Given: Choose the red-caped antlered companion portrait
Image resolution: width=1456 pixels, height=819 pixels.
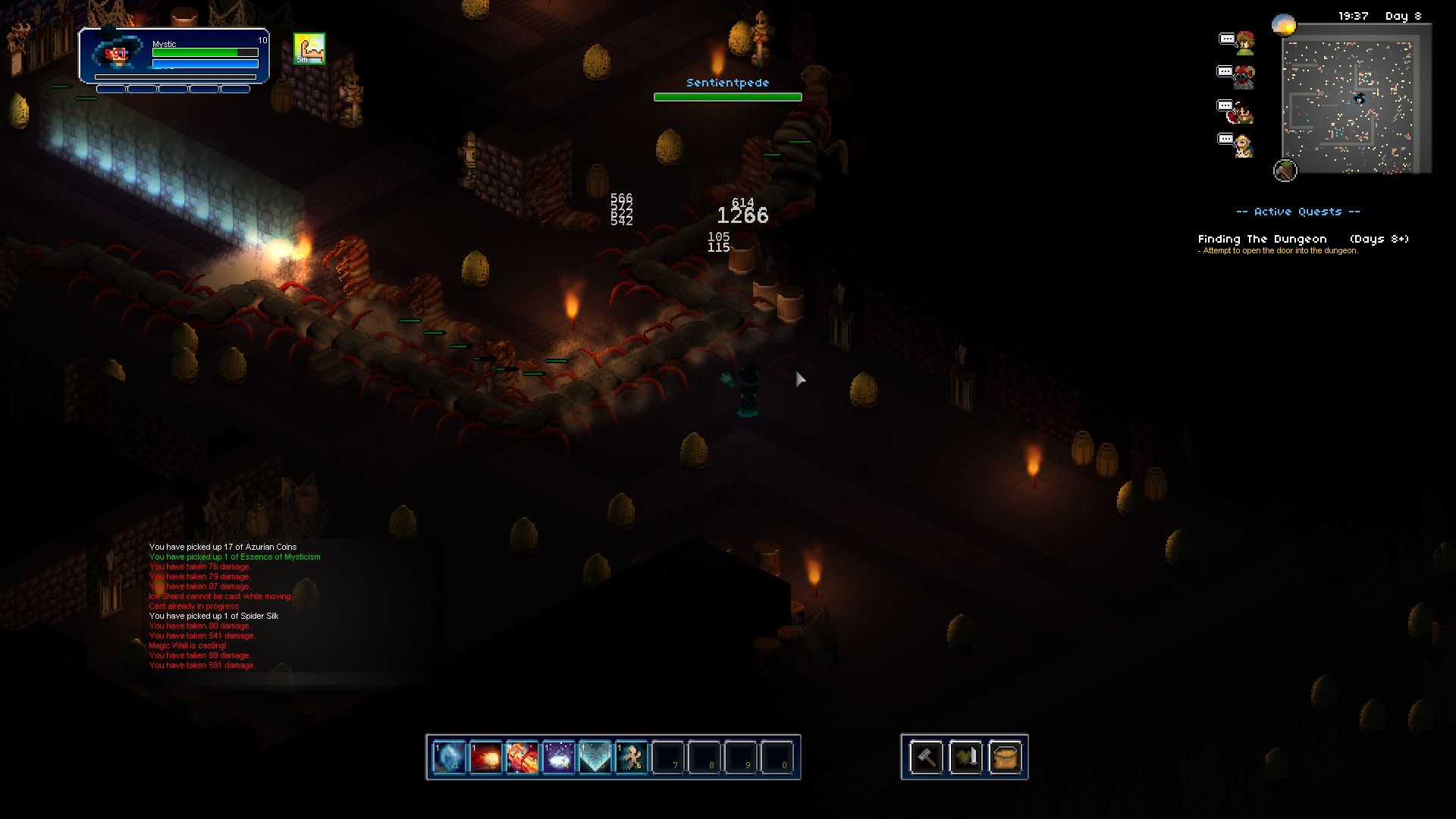Looking at the screenshot, I should [1242, 111].
